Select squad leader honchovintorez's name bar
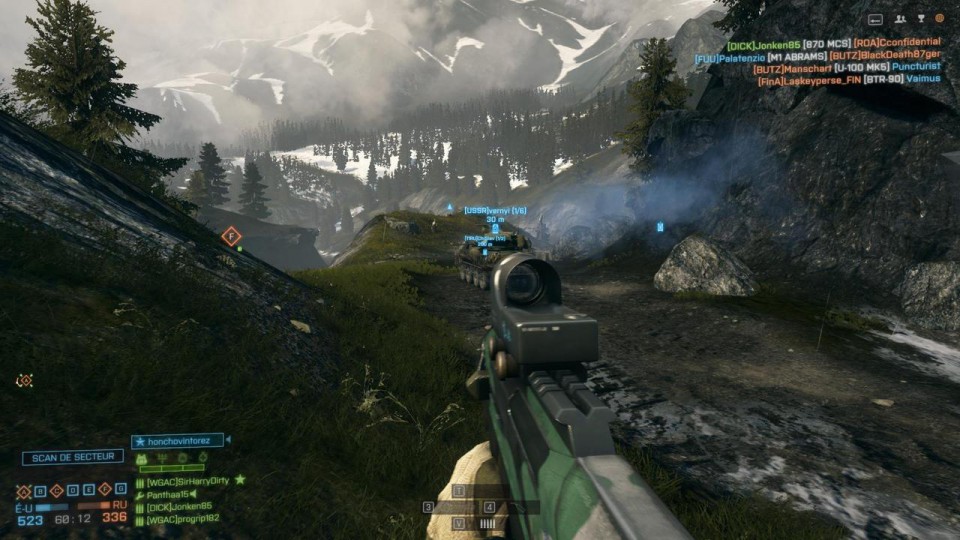The image size is (960, 540). point(179,440)
